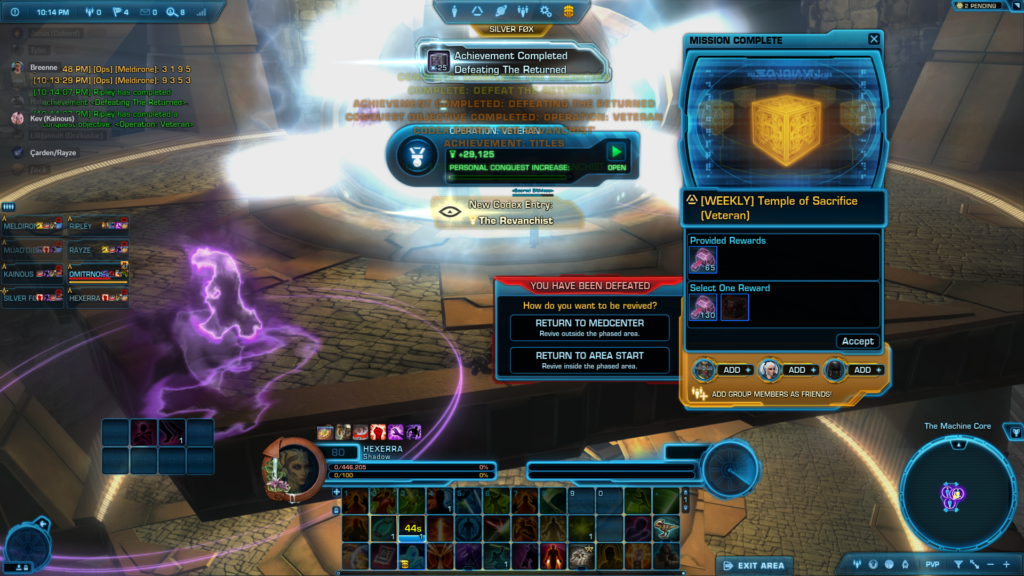Revive via Return to Area Start
This screenshot has height=576, width=1024.
tap(589, 360)
